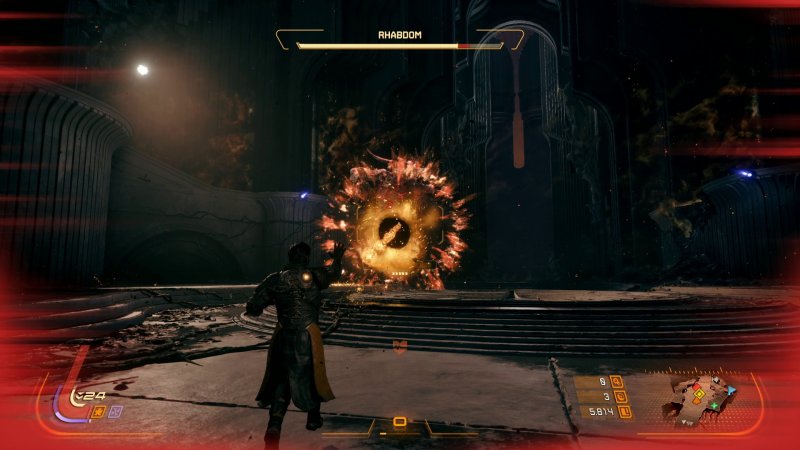This screenshot has height=450, width=800.
Task: Click the key icon beside count 8
Action: point(616,381)
